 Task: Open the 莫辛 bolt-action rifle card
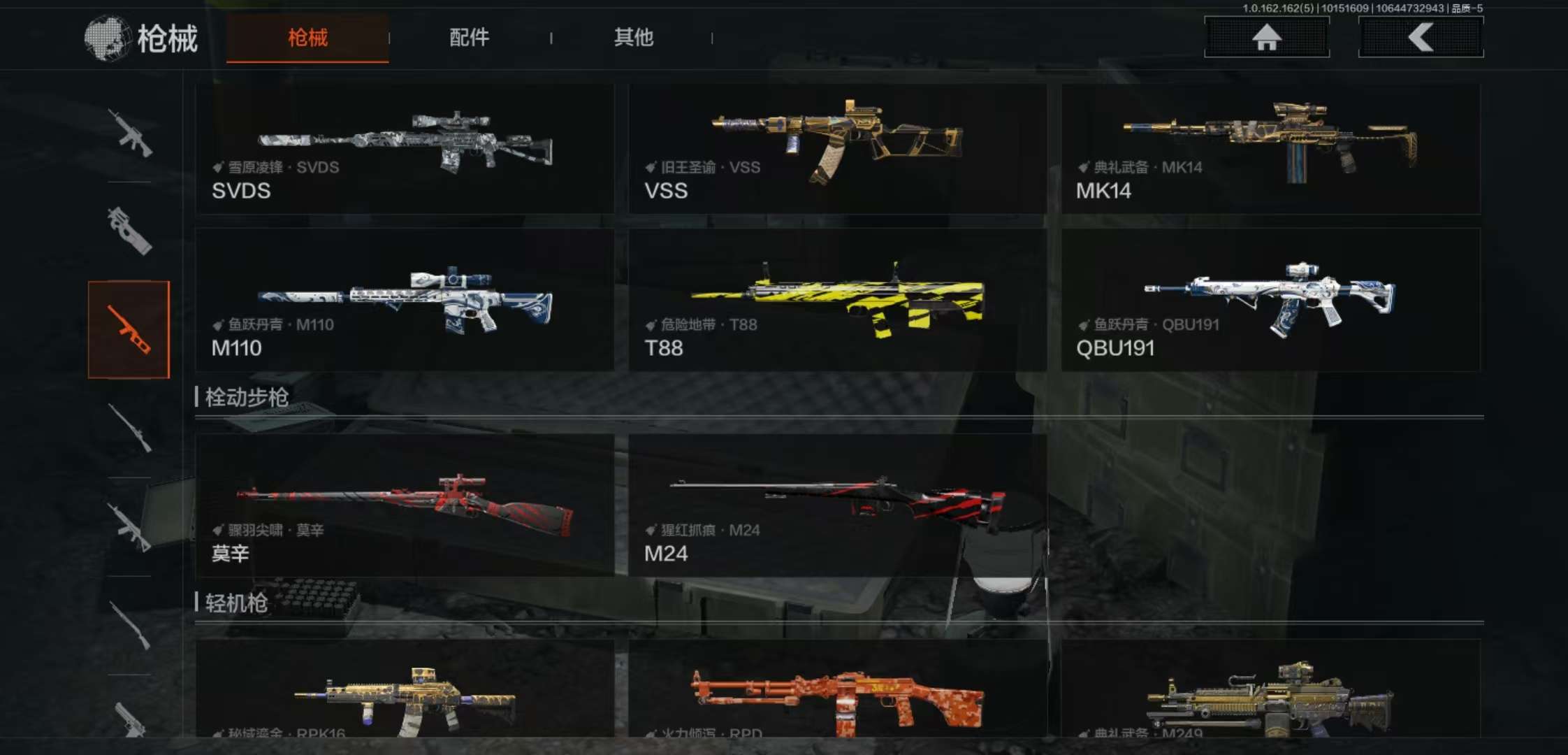tap(405, 505)
